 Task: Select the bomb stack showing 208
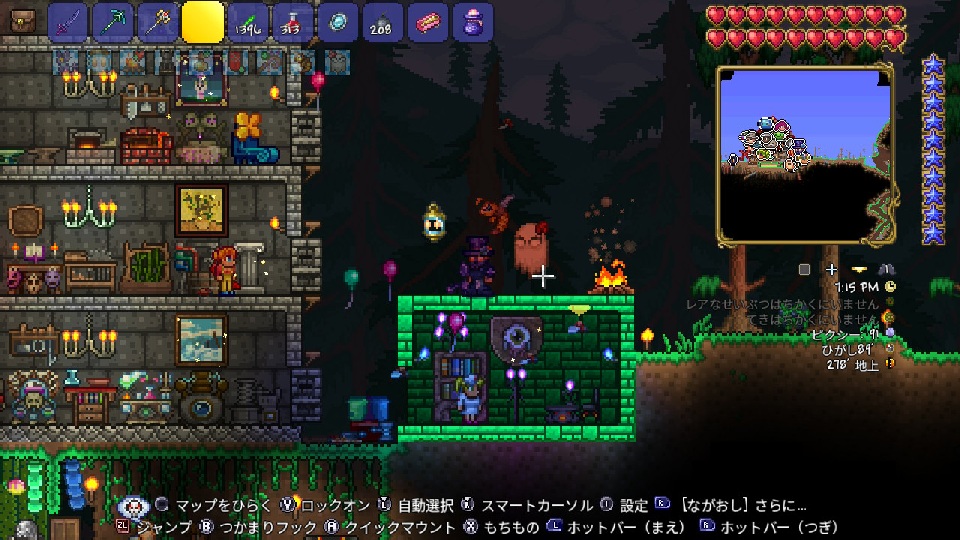tap(382, 22)
